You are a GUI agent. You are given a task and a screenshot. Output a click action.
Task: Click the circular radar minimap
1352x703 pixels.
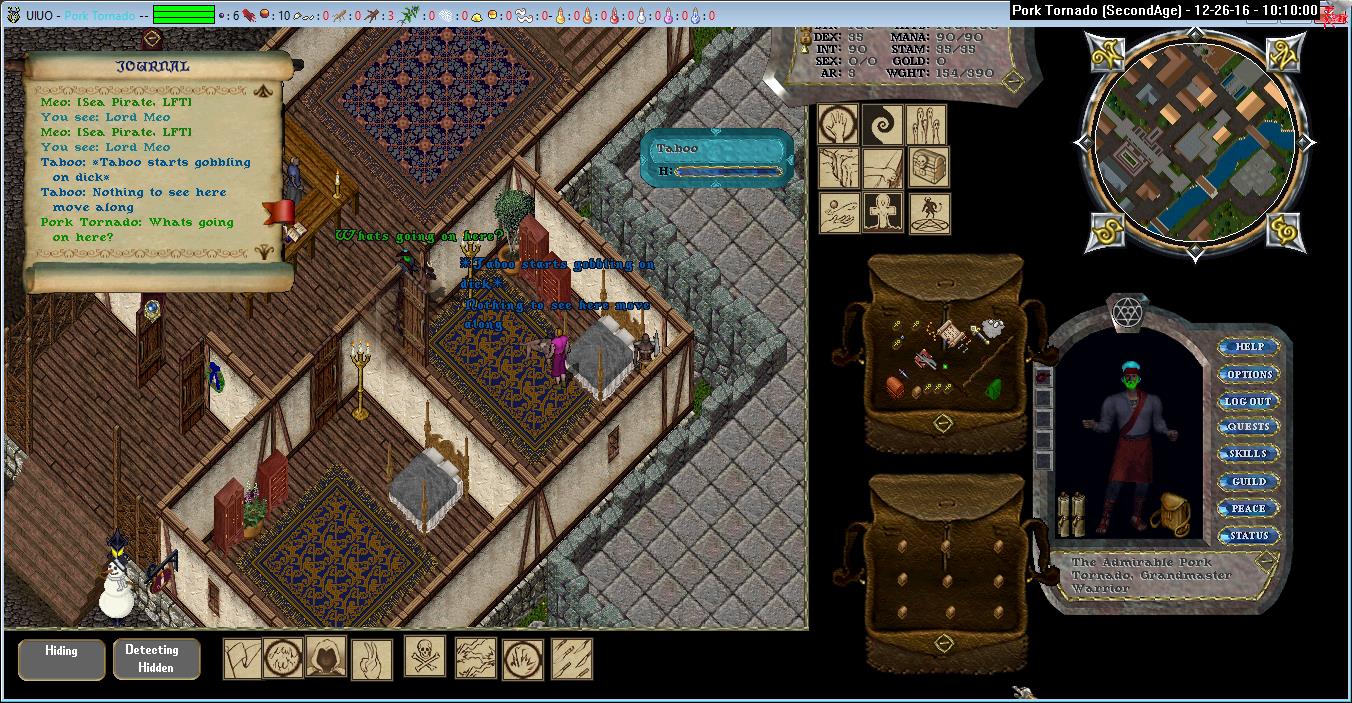point(1190,146)
